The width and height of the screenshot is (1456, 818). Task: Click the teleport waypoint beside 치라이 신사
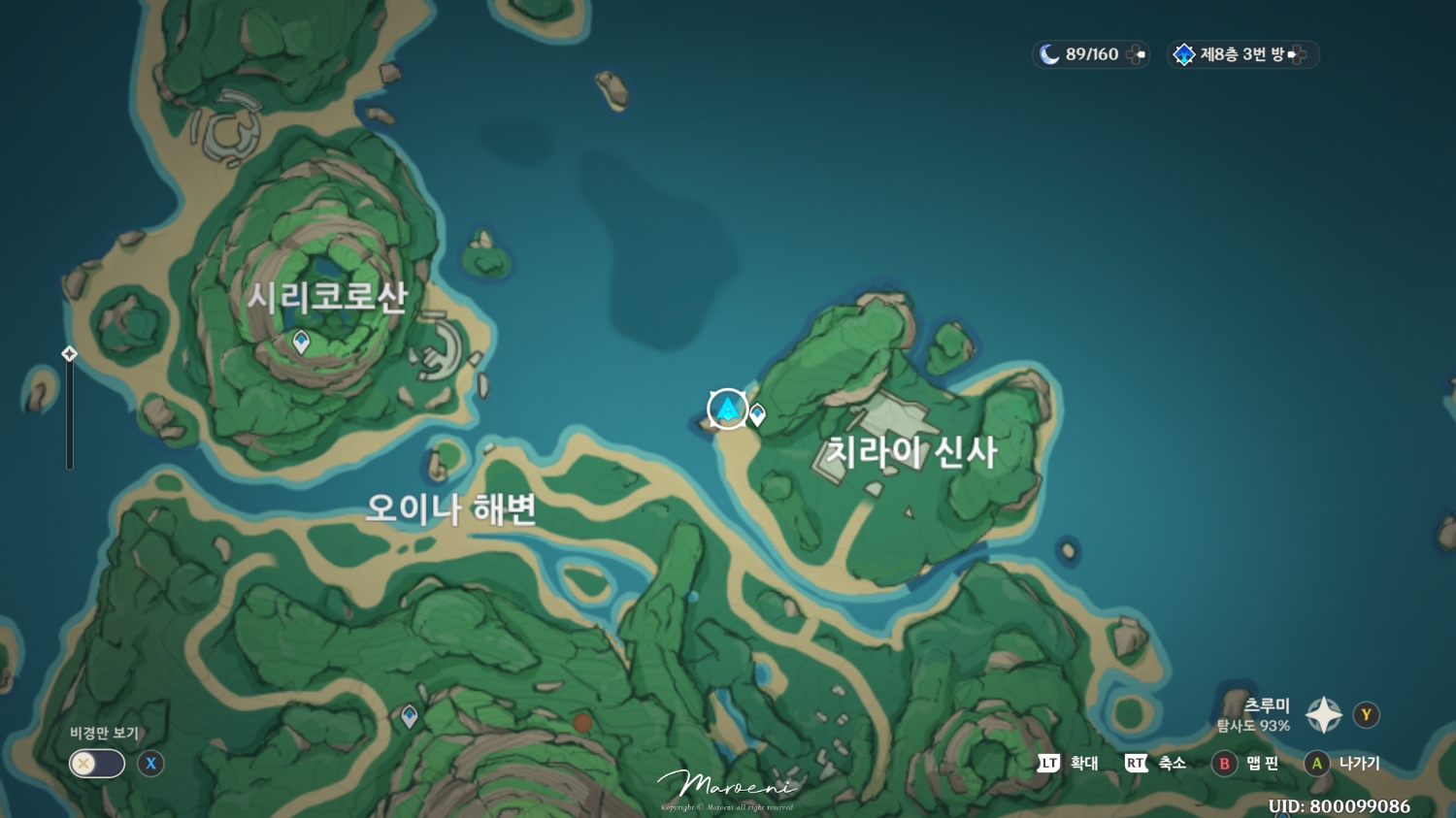click(758, 414)
